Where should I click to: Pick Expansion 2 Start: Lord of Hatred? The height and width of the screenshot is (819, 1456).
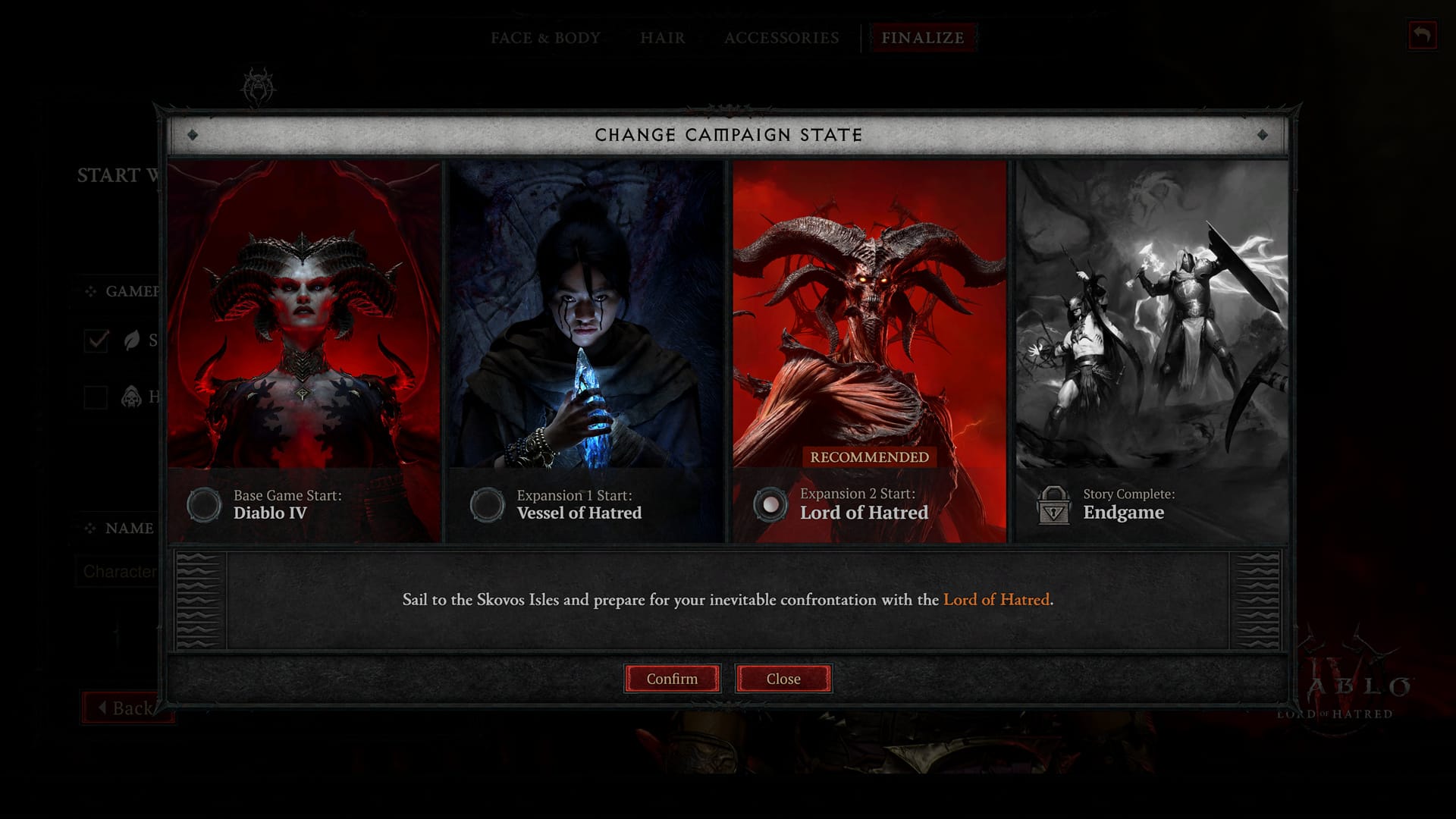coord(770,504)
